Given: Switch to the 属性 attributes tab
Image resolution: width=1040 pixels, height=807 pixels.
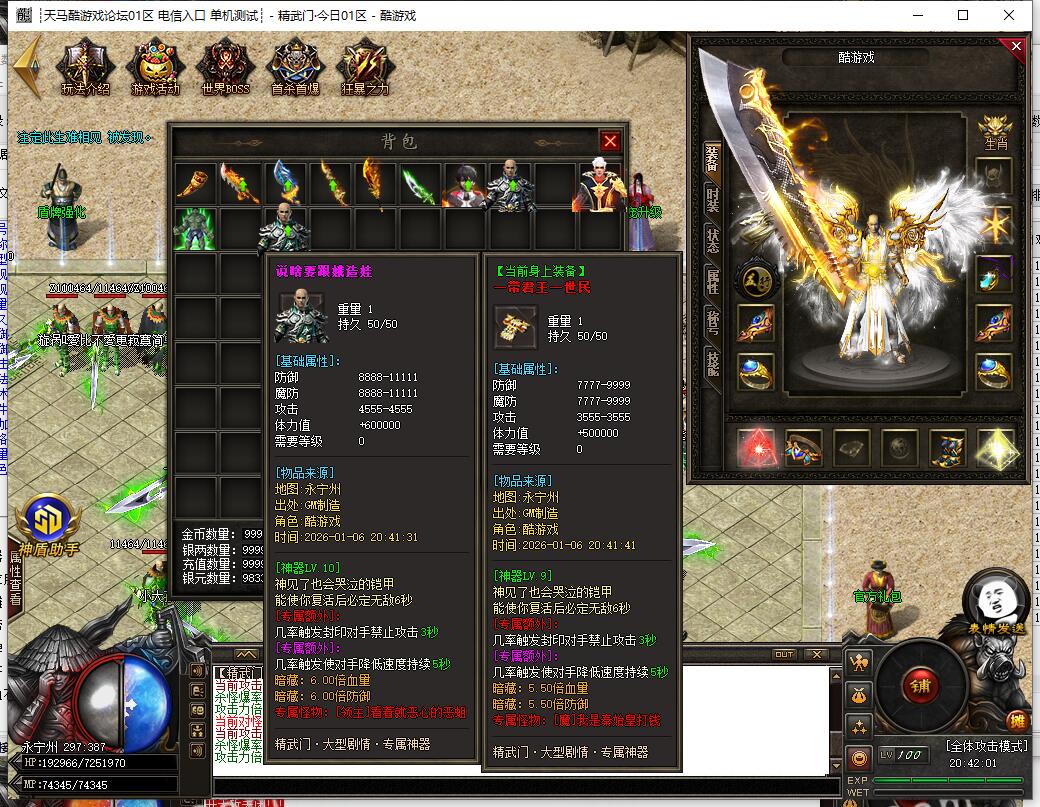Looking at the screenshot, I should [712, 282].
